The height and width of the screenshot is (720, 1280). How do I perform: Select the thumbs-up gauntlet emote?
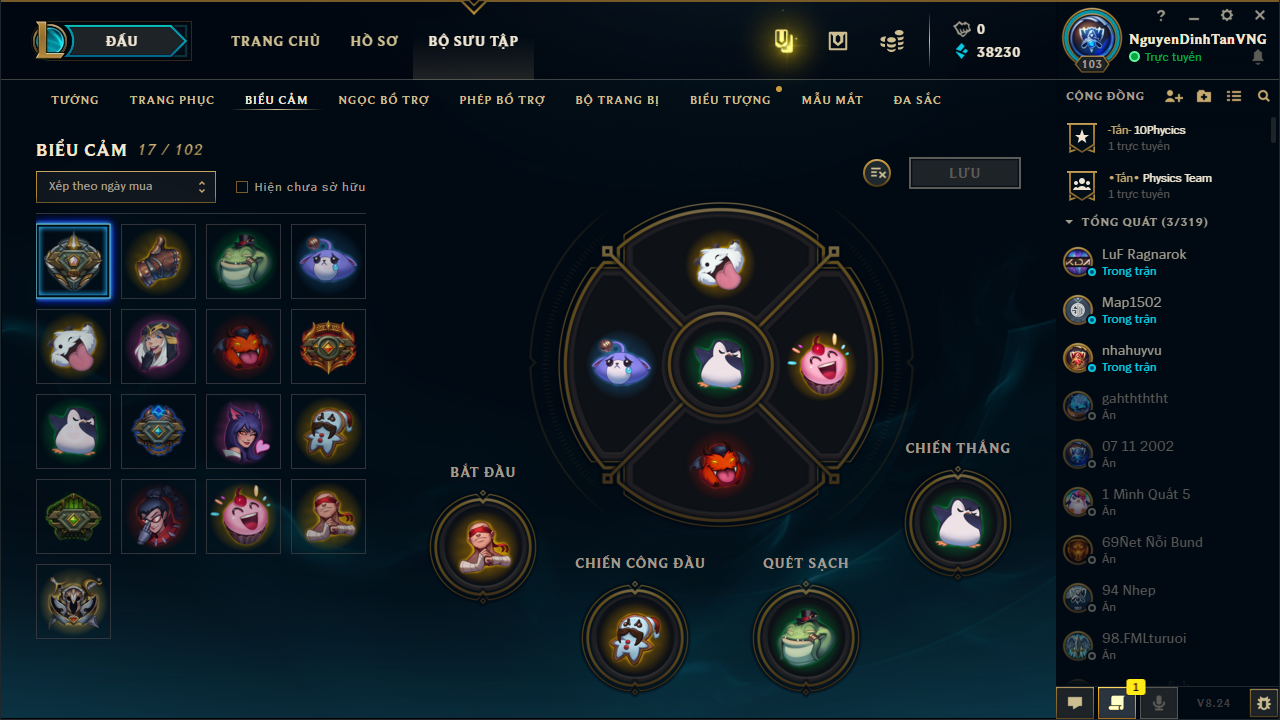tap(158, 261)
